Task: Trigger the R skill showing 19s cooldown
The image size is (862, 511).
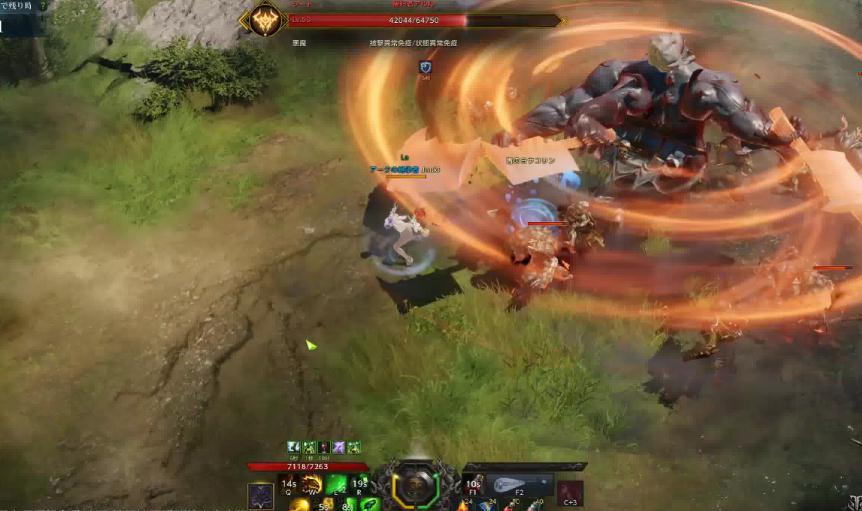Action: point(359,485)
